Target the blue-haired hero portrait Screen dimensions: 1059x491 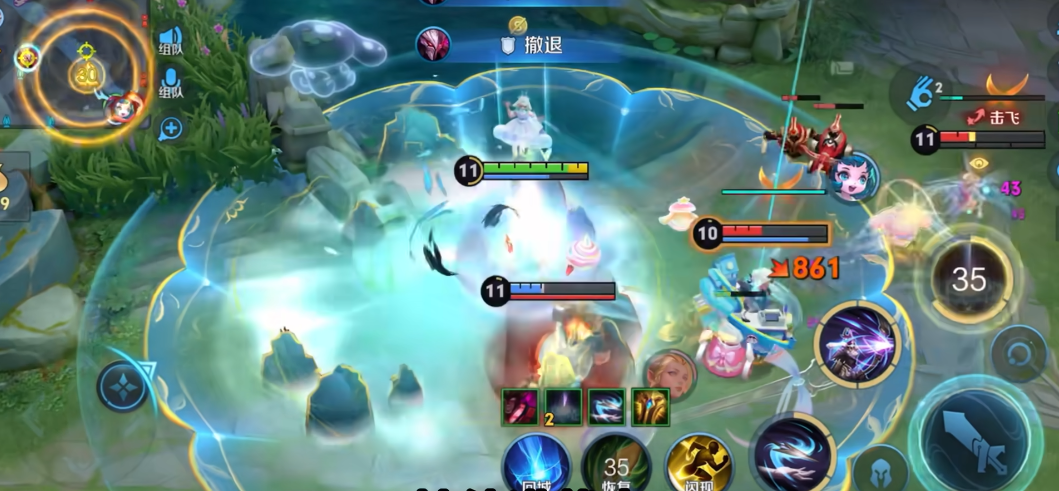(x=853, y=176)
